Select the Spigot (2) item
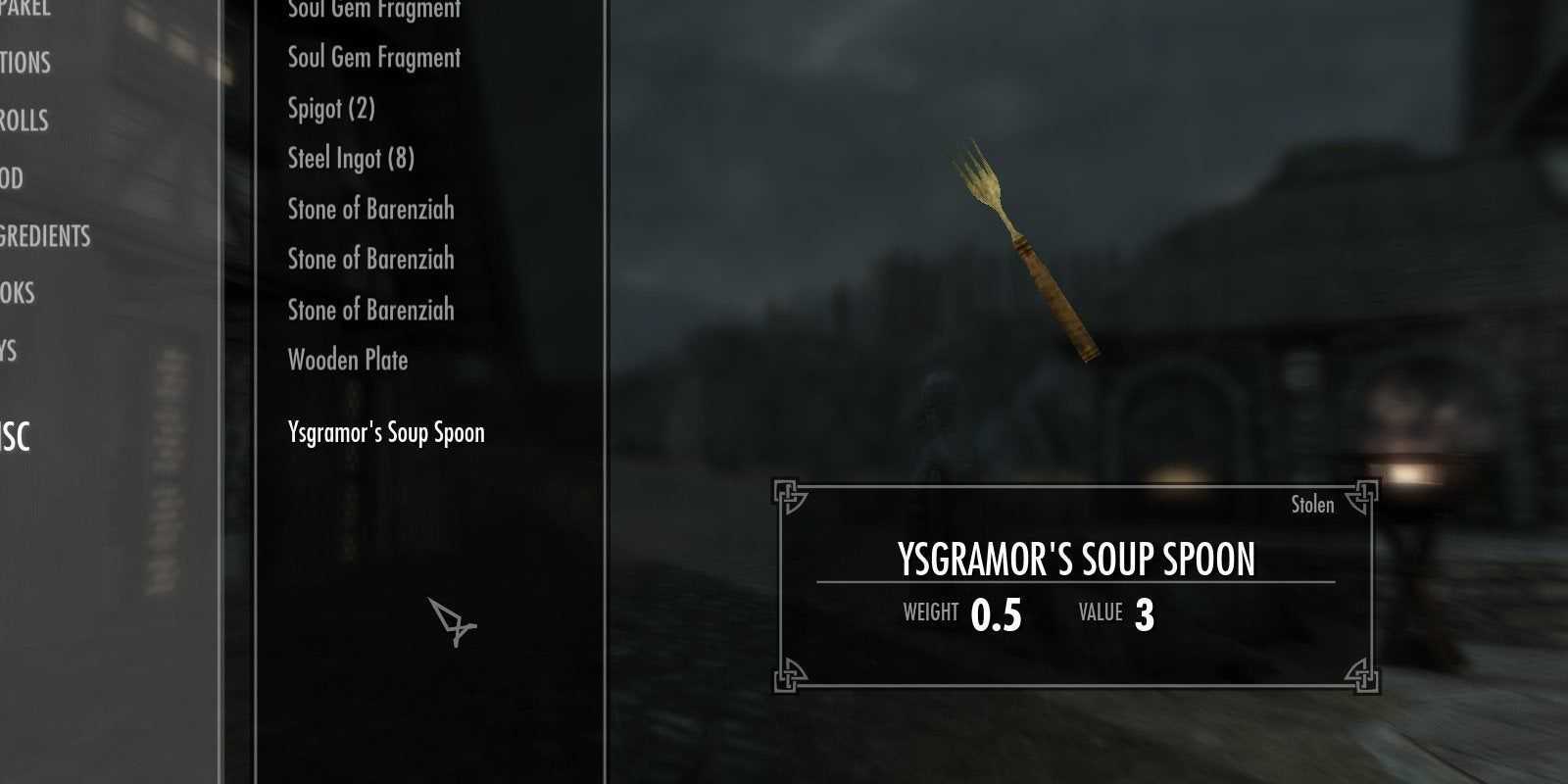The image size is (1568, 784). (x=331, y=108)
